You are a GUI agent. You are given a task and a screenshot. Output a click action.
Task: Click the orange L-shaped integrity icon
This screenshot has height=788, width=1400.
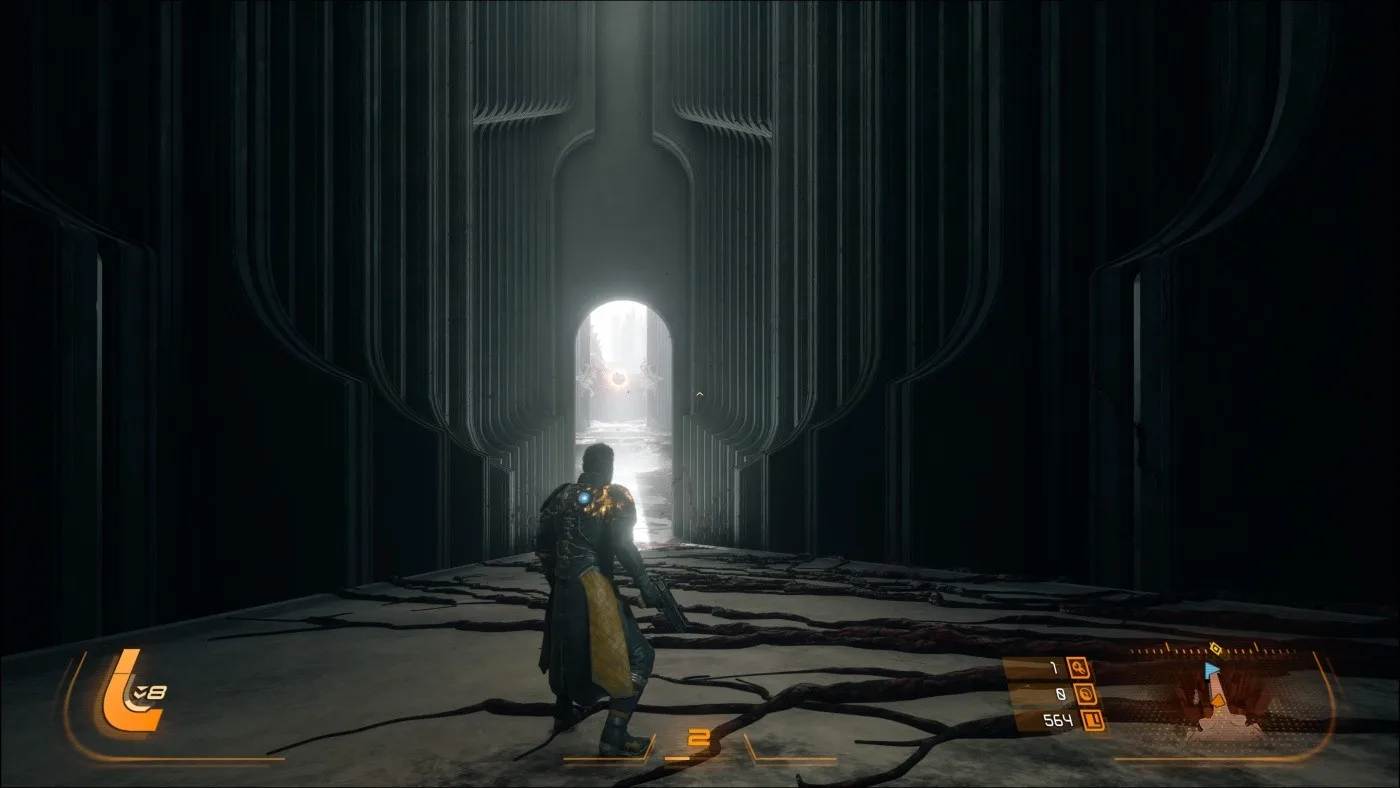pyautogui.click(x=120, y=690)
